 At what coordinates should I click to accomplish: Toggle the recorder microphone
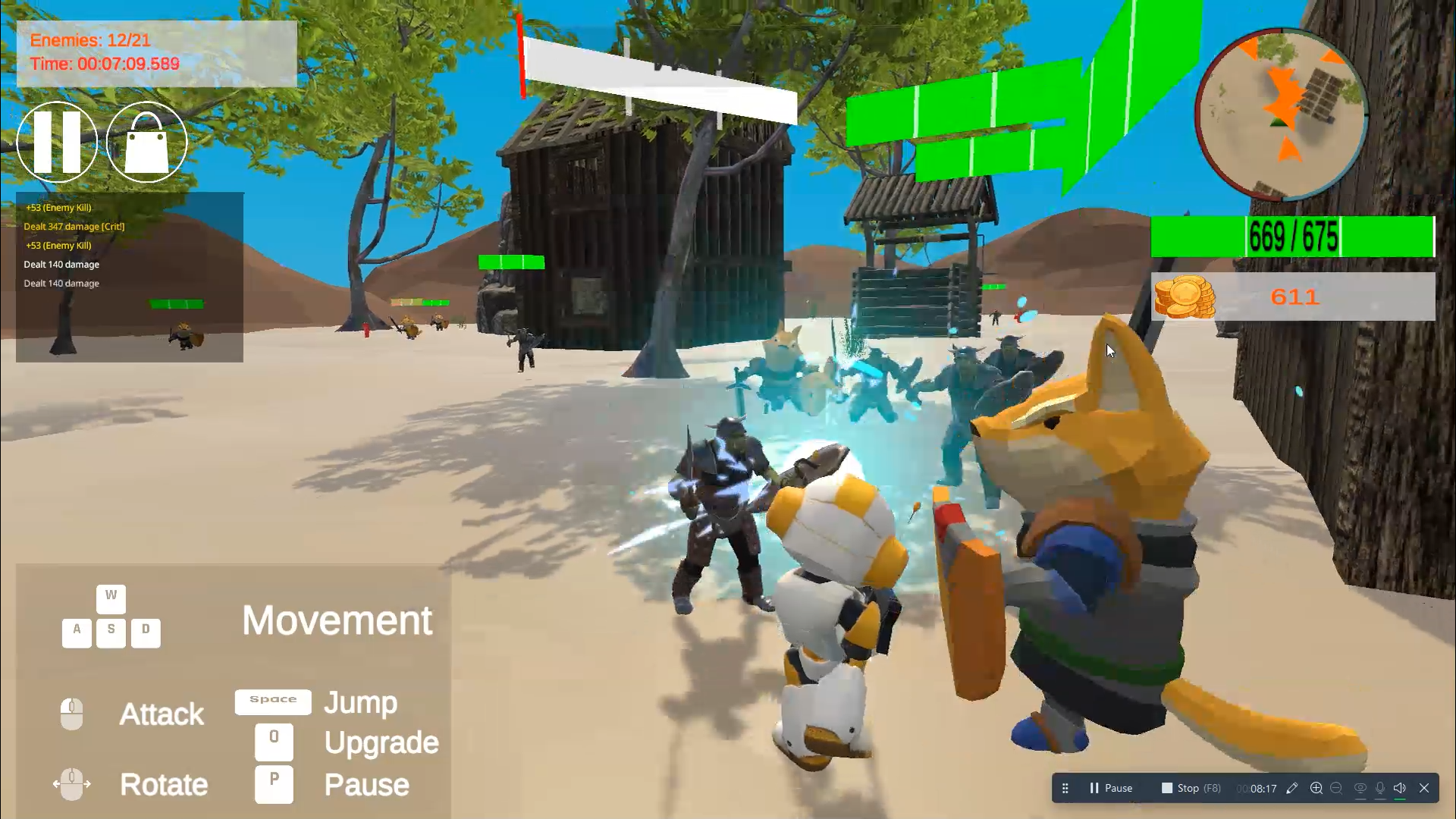point(1380,788)
